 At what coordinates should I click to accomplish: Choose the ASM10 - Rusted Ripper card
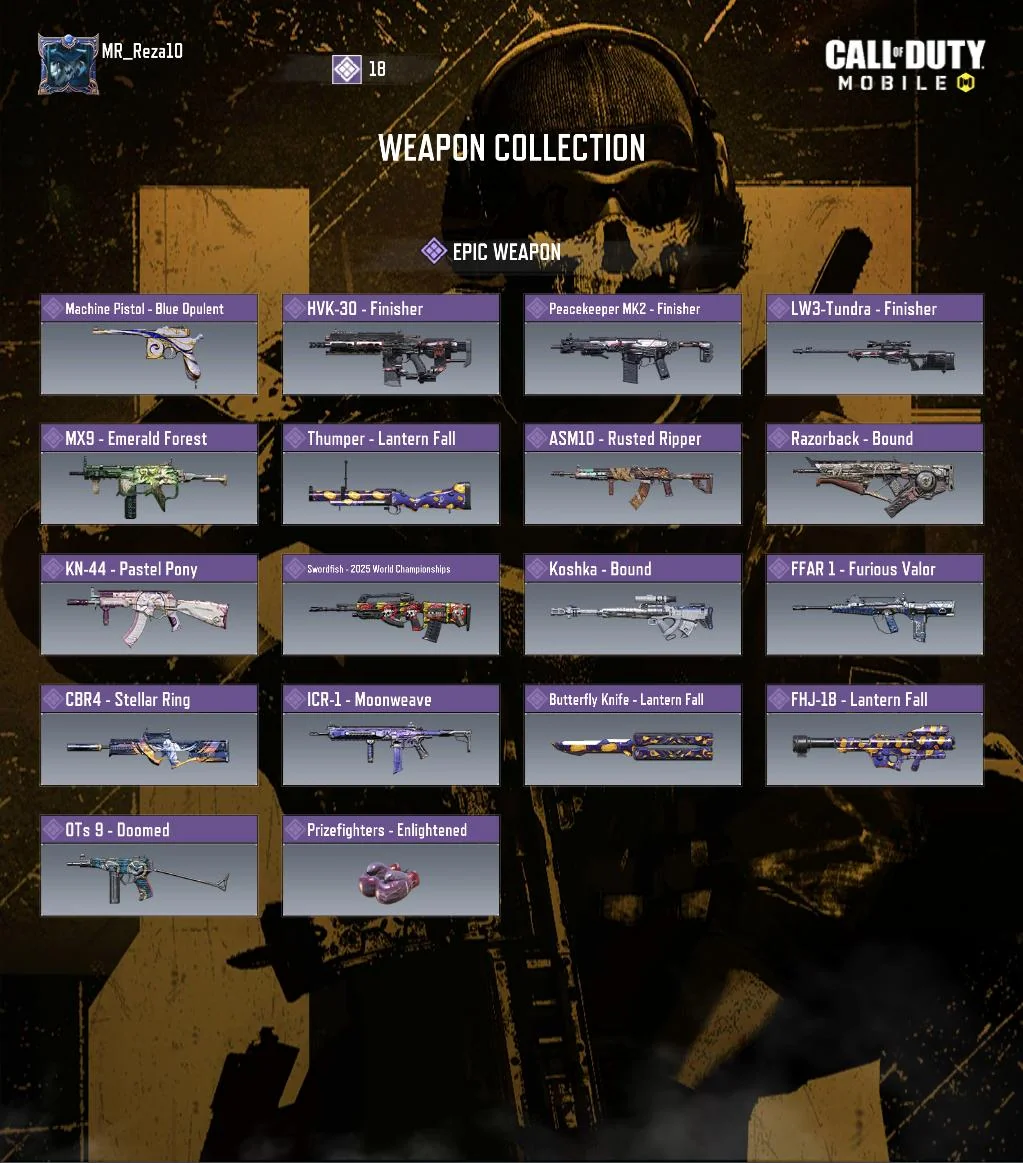(x=633, y=475)
